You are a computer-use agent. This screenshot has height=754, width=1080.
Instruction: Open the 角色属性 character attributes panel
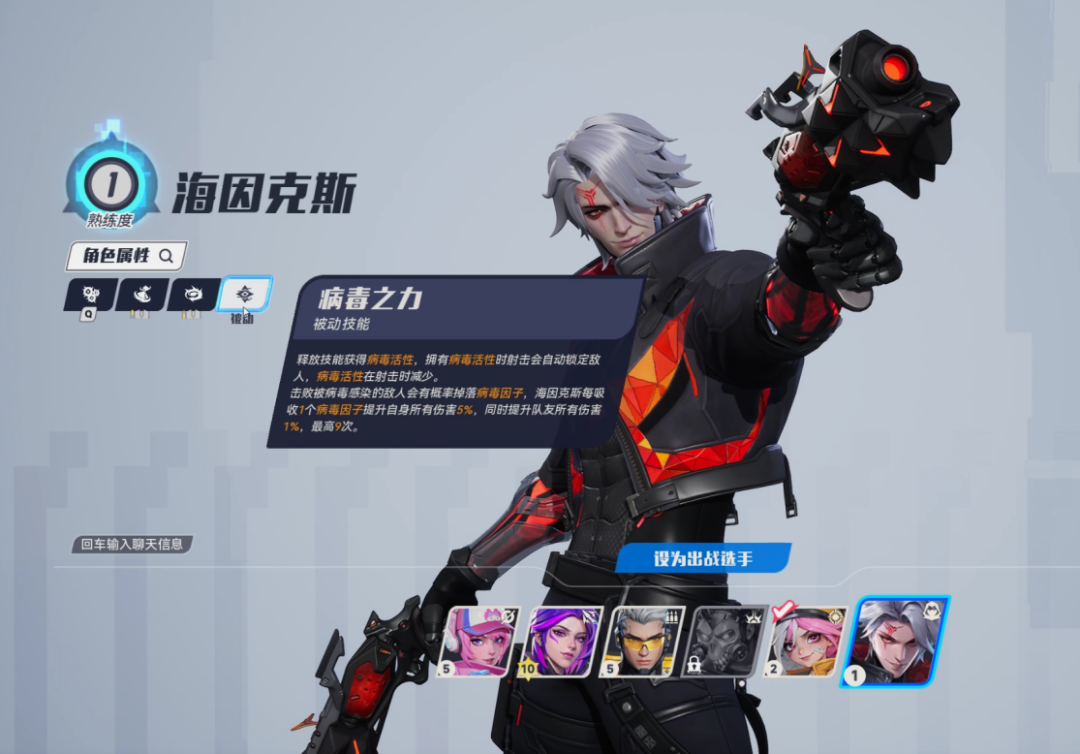click(126, 256)
